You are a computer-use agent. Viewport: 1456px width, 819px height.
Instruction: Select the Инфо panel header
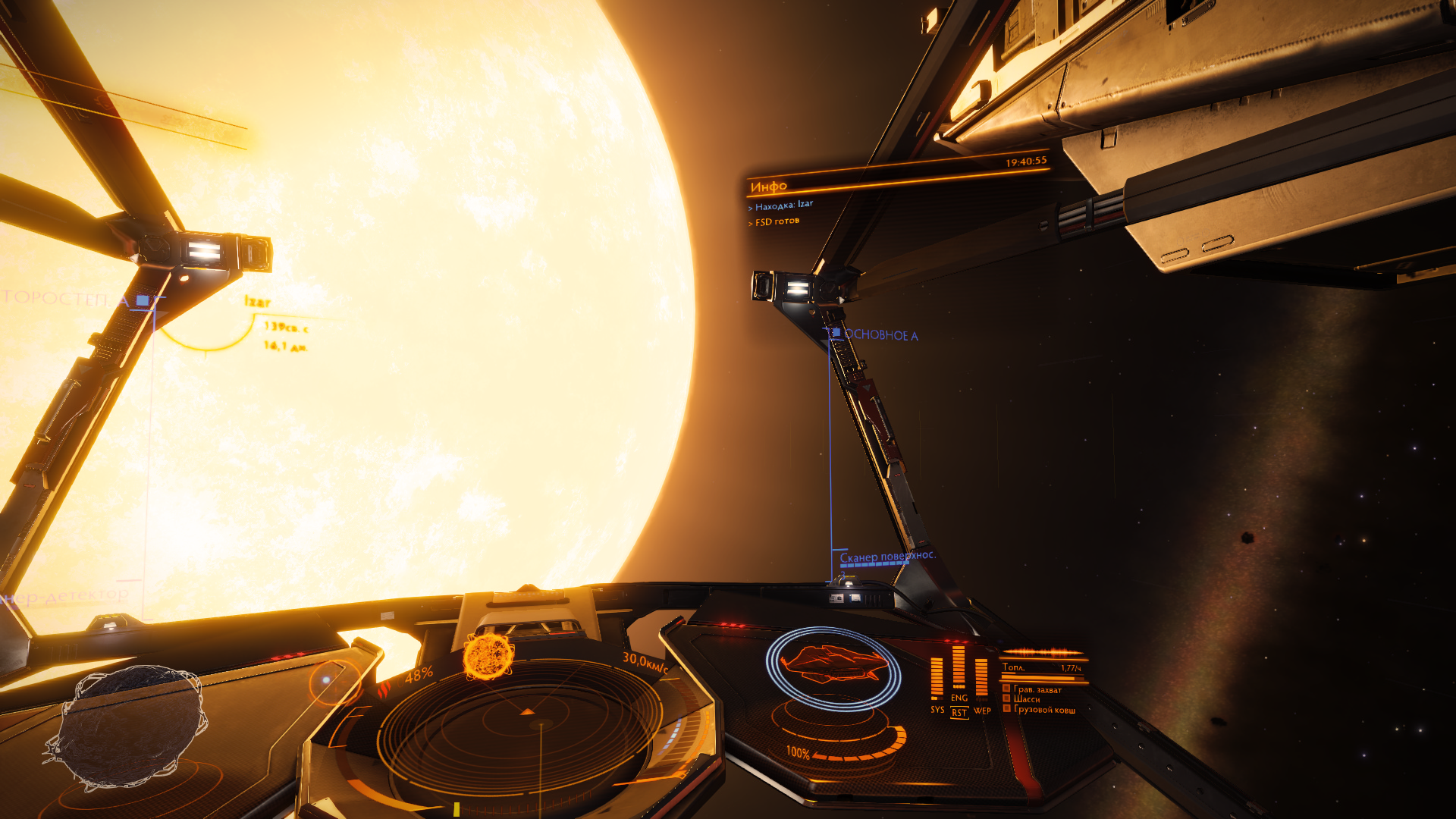click(x=769, y=186)
